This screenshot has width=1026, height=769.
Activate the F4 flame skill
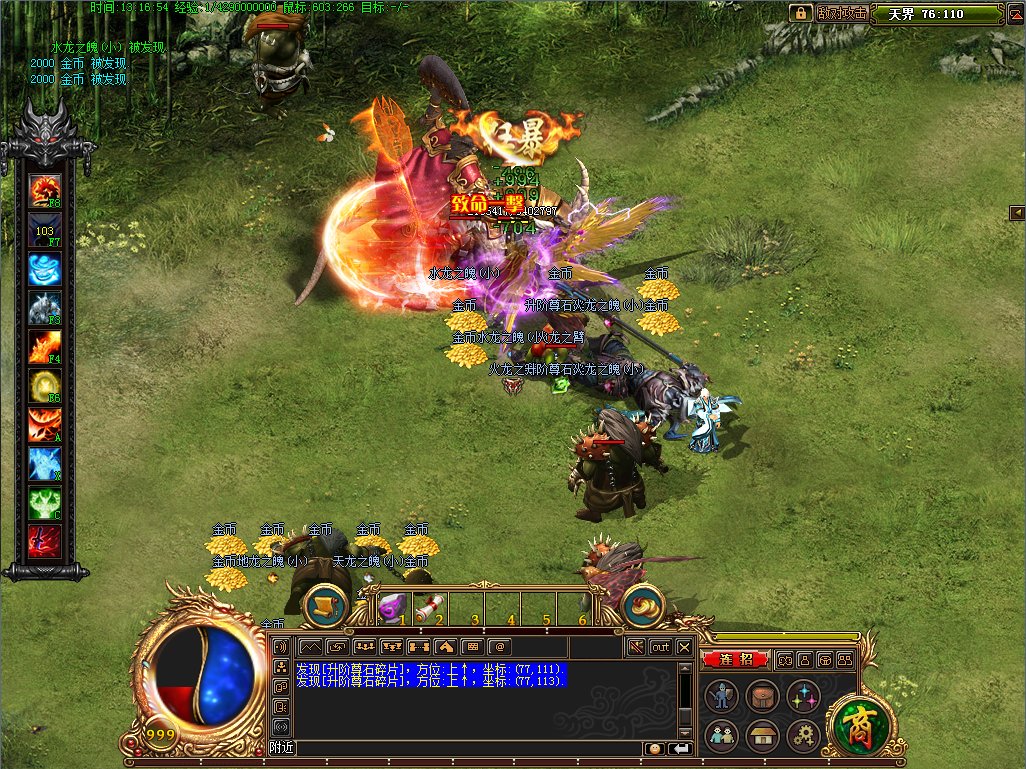[x=45, y=346]
